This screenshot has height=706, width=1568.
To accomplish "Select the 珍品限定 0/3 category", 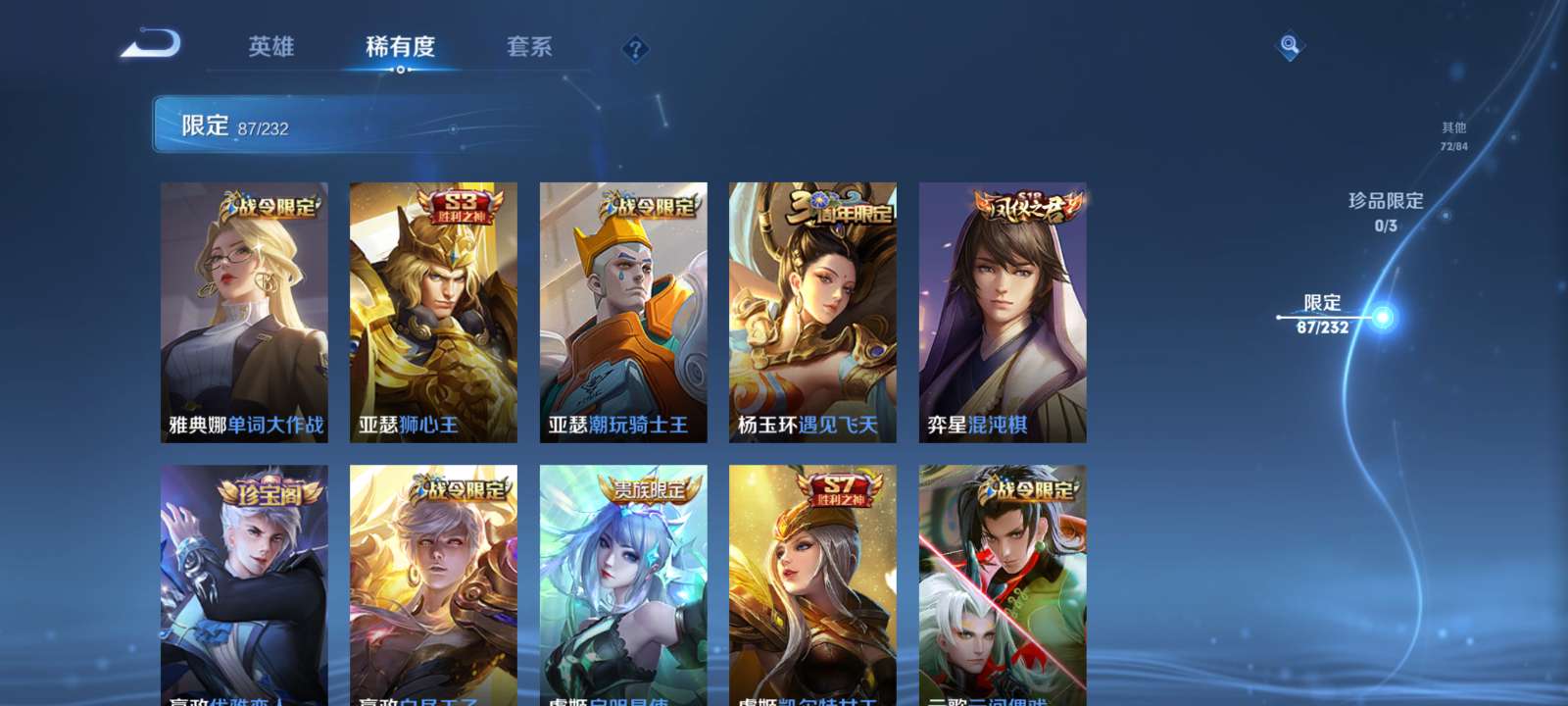I will coord(1388,209).
